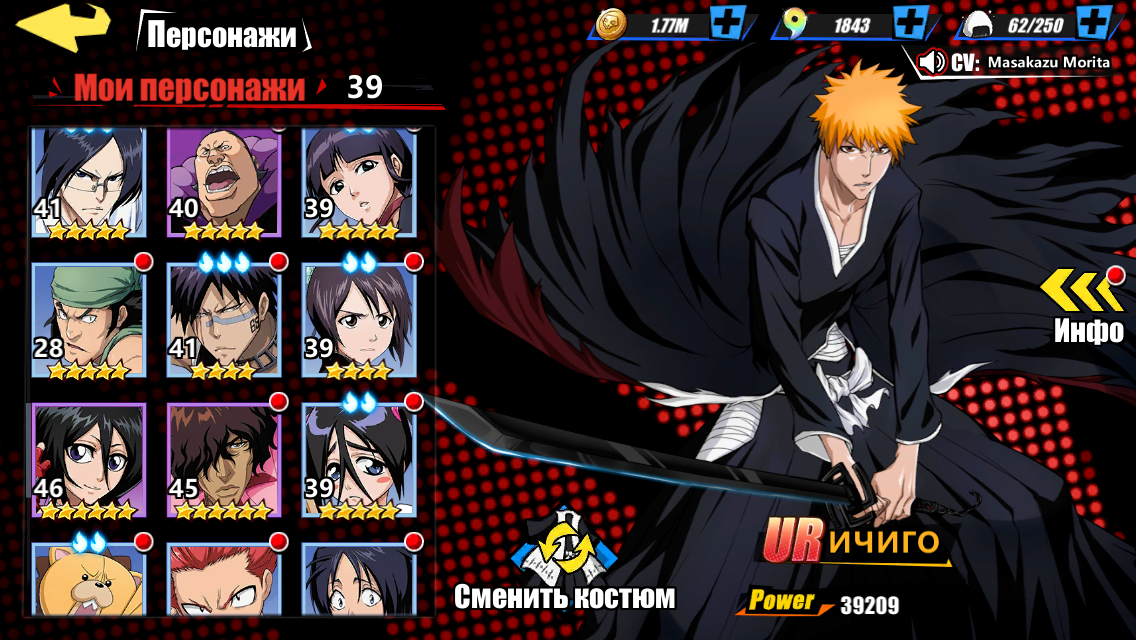1136x640 pixels.
Task: Select the level 40 shouting man portrait
Action: click(x=223, y=182)
